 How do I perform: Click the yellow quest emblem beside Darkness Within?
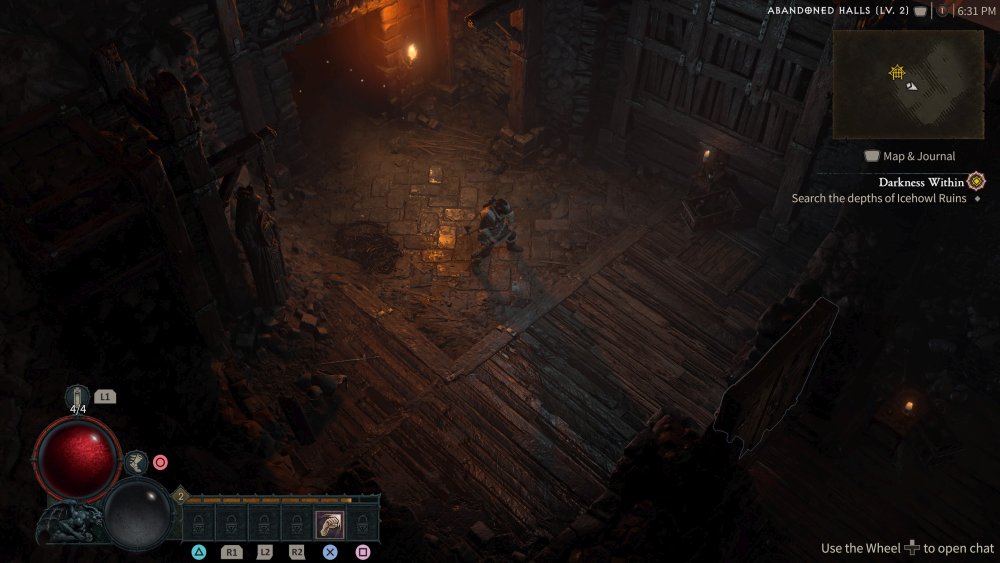tap(976, 181)
